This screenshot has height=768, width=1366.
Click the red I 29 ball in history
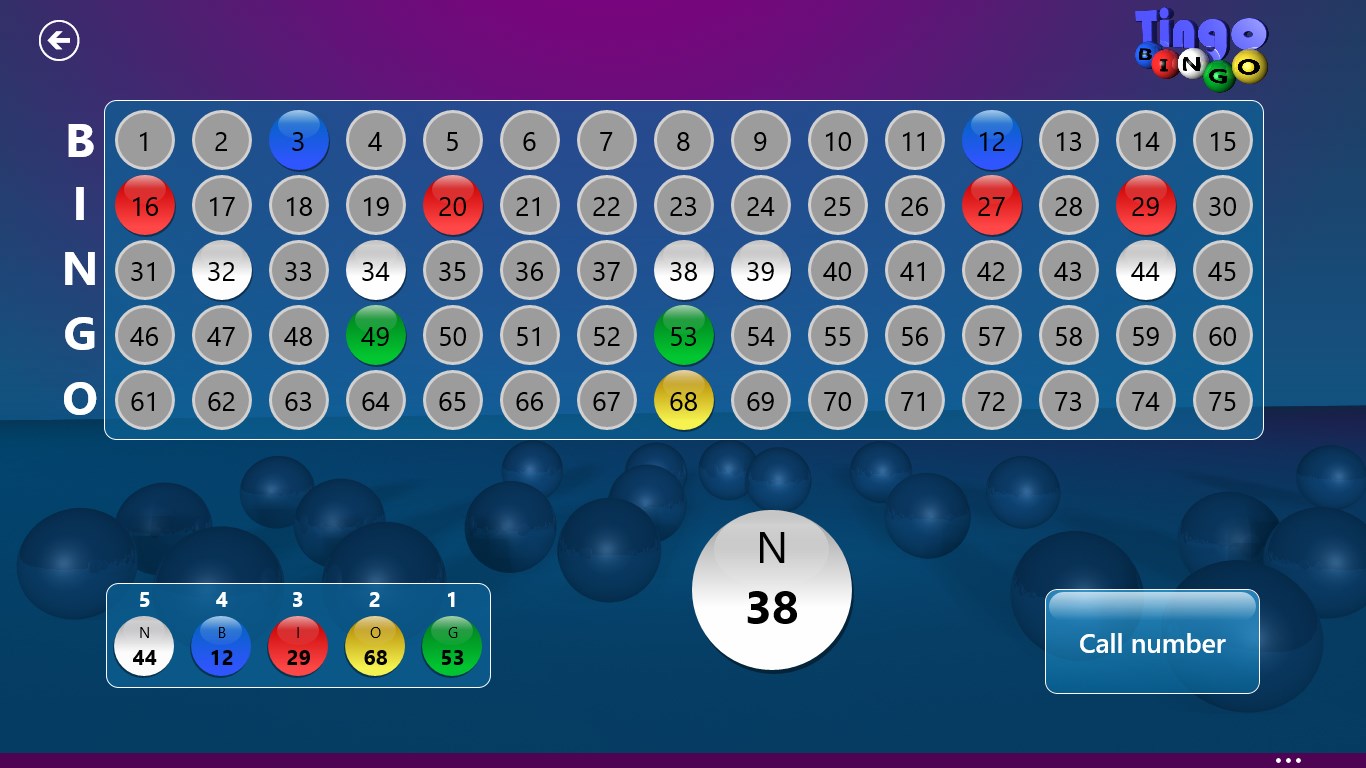[298, 646]
